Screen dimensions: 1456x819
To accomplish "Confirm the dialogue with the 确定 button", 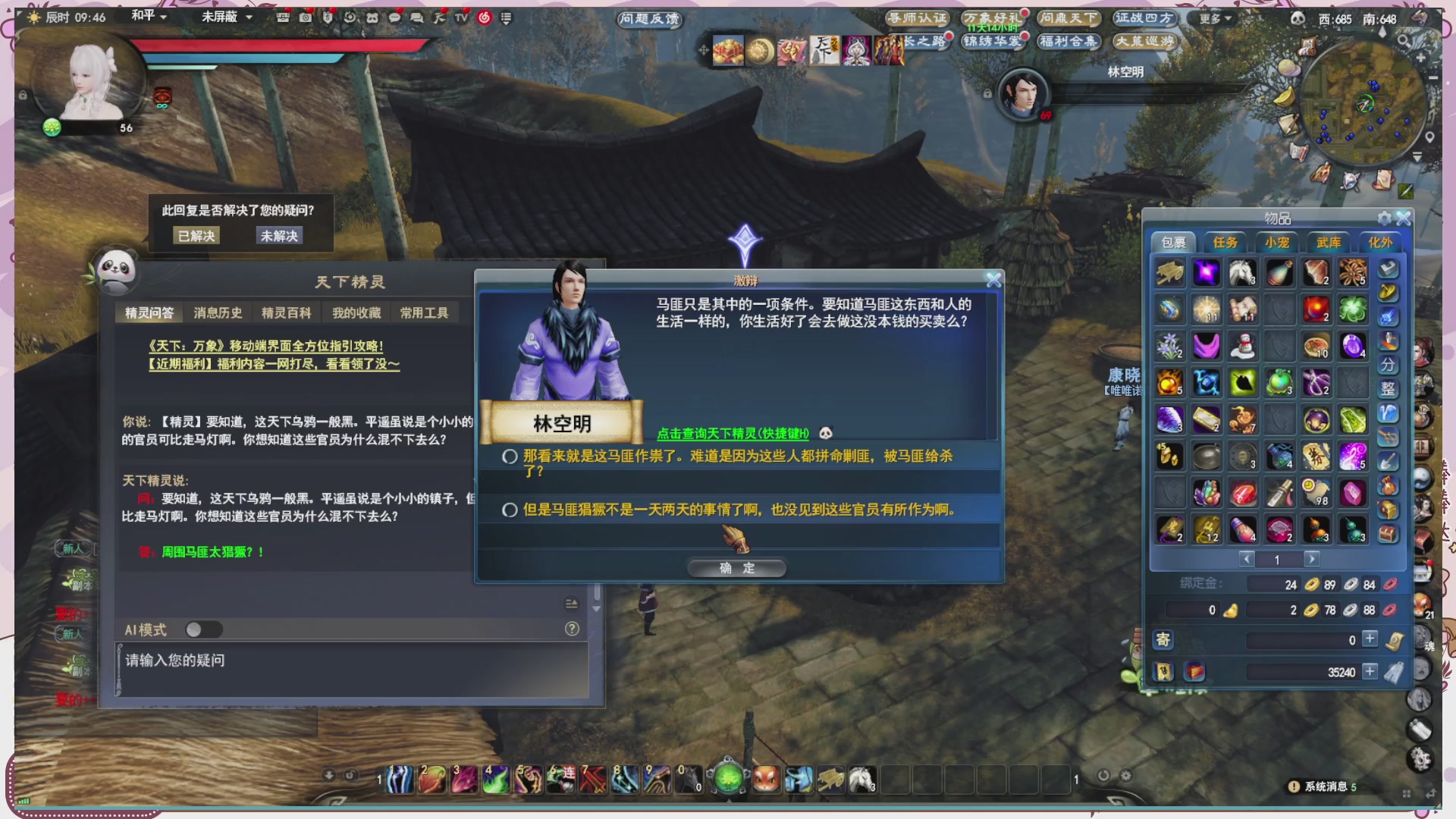I will (x=737, y=567).
